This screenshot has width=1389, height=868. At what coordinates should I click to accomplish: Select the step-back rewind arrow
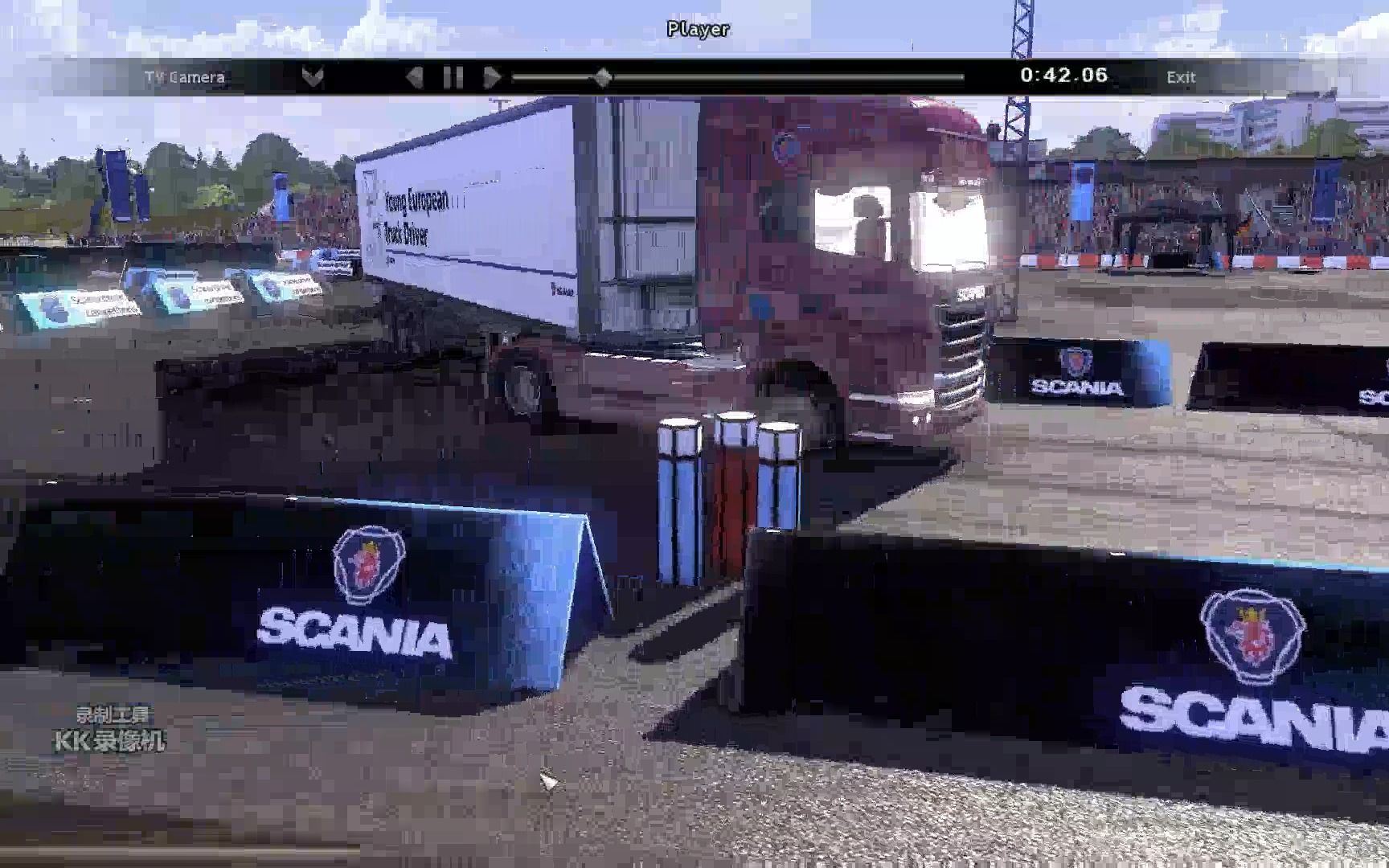pyautogui.click(x=416, y=76)
